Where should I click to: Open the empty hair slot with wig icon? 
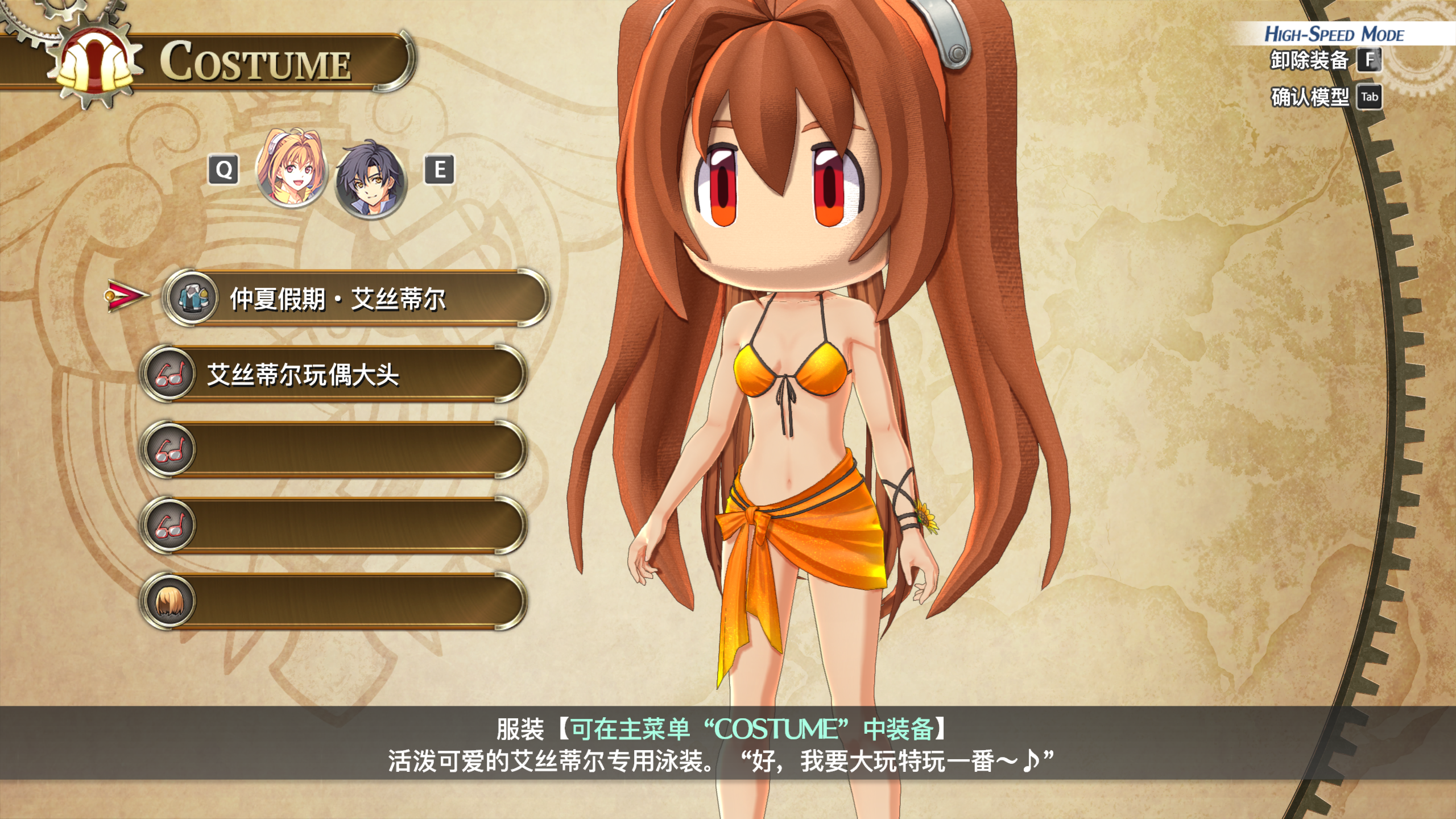tap(333, 601)
